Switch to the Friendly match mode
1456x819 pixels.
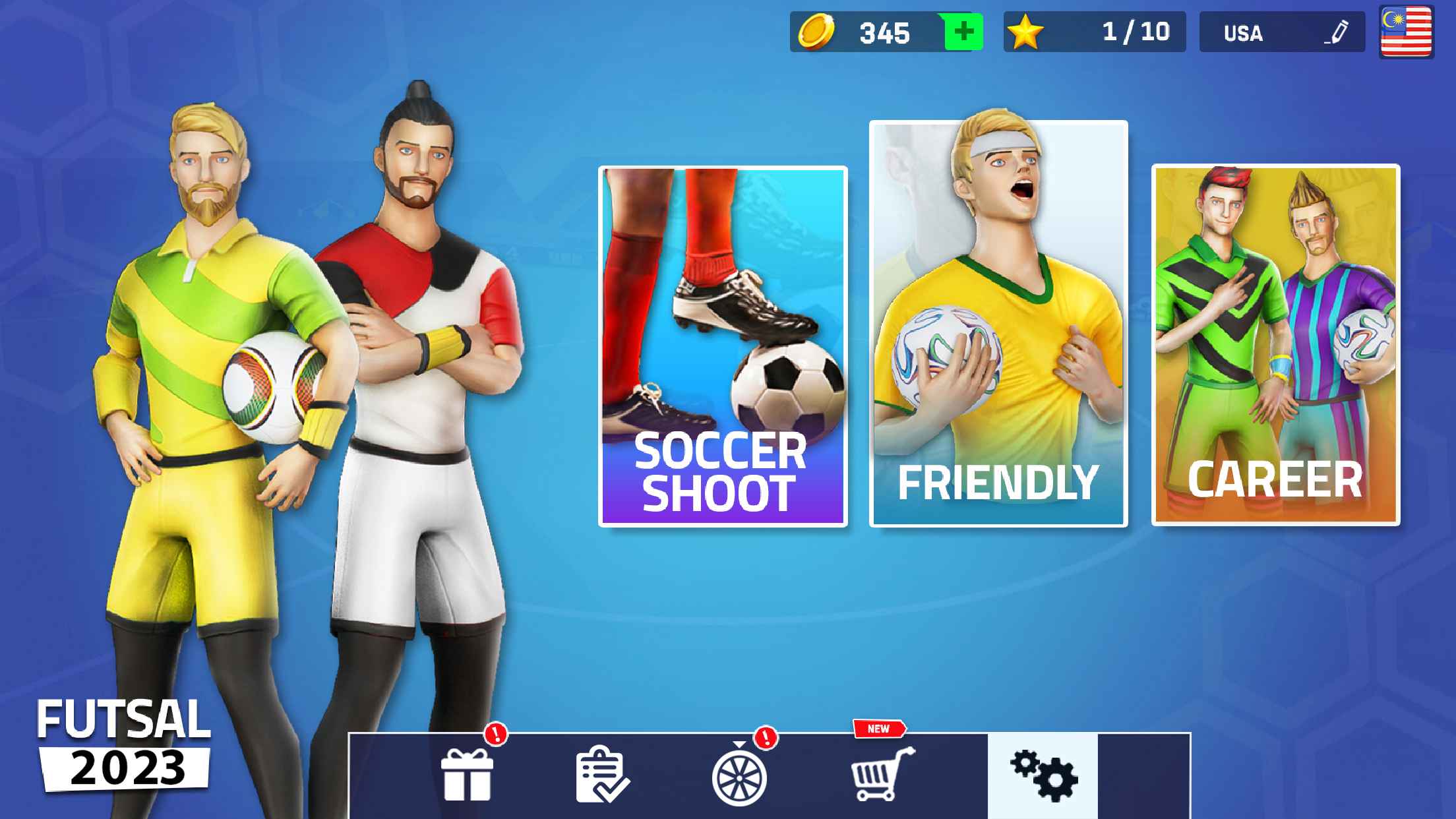pos(997,323)
